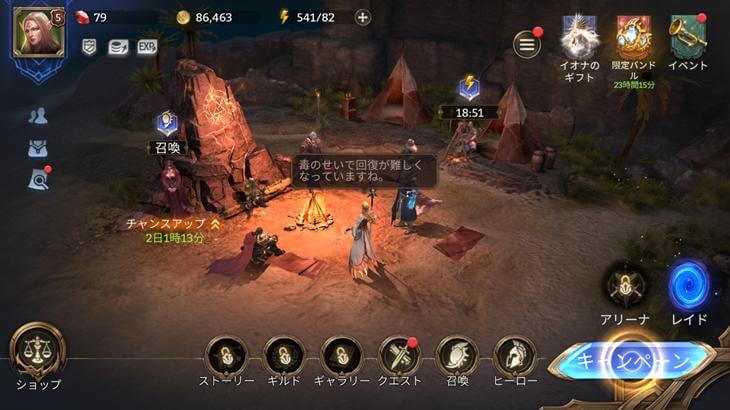Open the hamburger main menu
This screenshot has height=410, width=730.
[x=526, y=44]
